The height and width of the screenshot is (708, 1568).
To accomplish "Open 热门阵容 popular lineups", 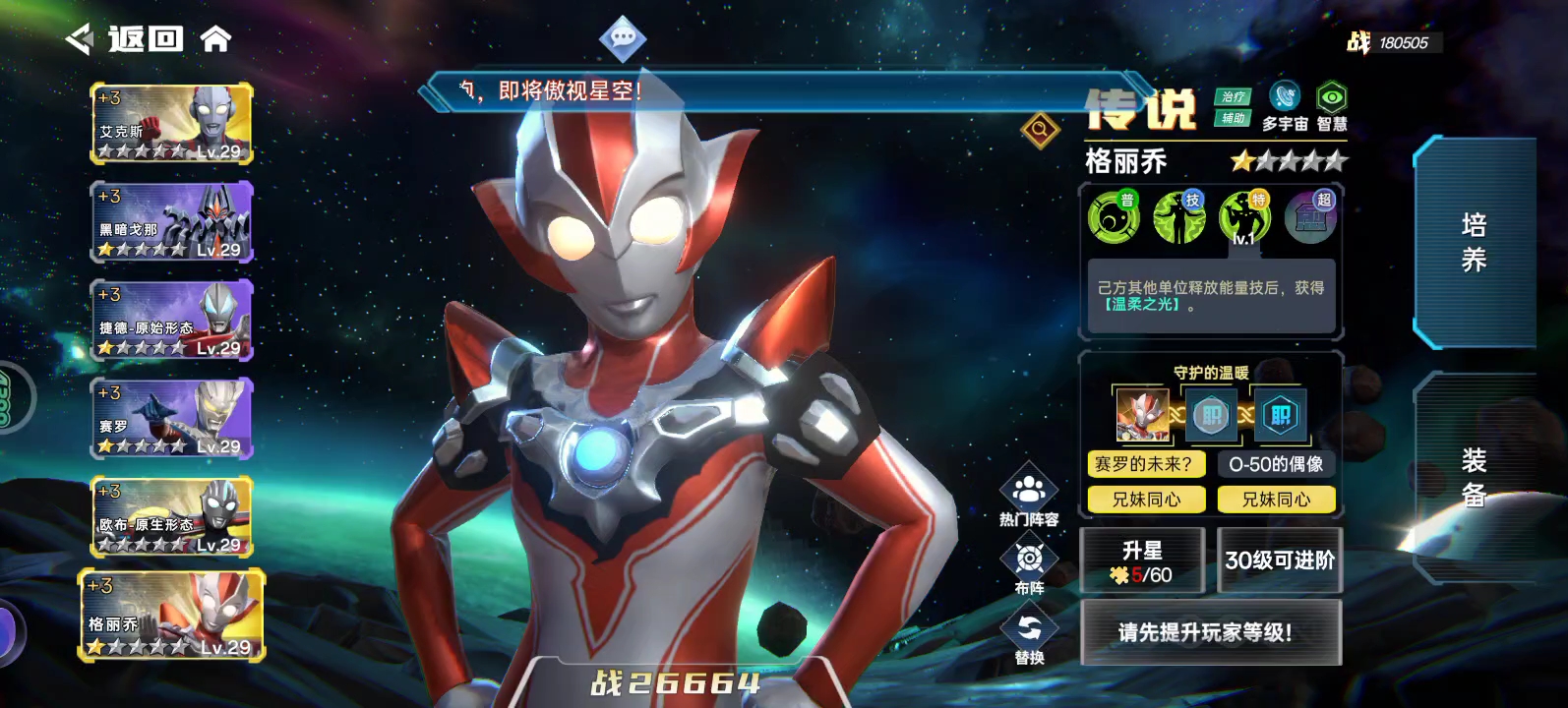I will pos(1029,498).
